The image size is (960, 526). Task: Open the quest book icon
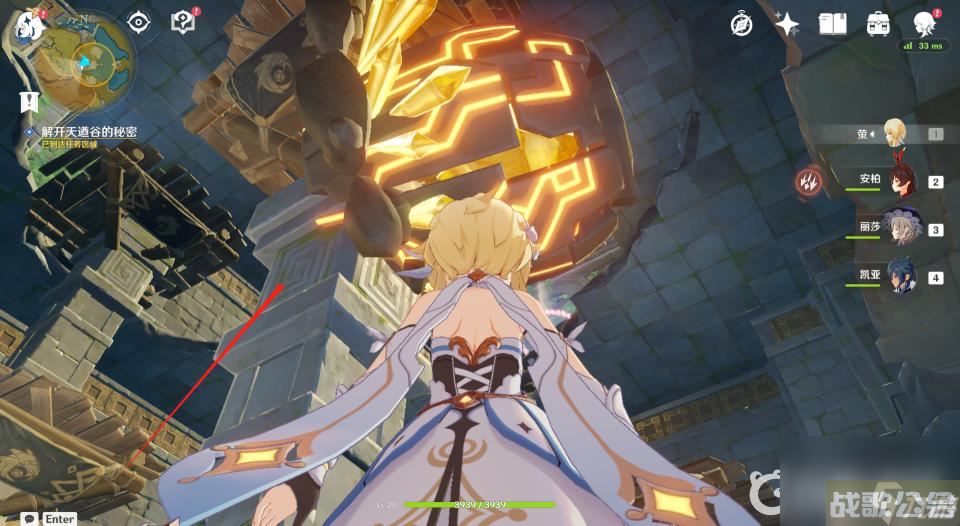[182, 22]
